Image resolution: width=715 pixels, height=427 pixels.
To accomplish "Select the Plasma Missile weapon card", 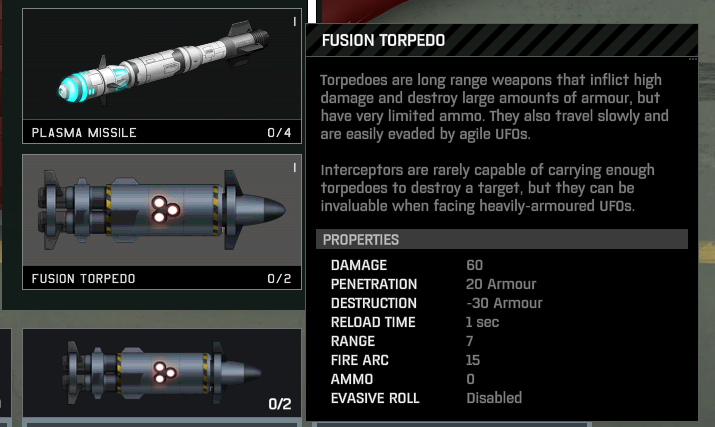I will pos(162,76).
